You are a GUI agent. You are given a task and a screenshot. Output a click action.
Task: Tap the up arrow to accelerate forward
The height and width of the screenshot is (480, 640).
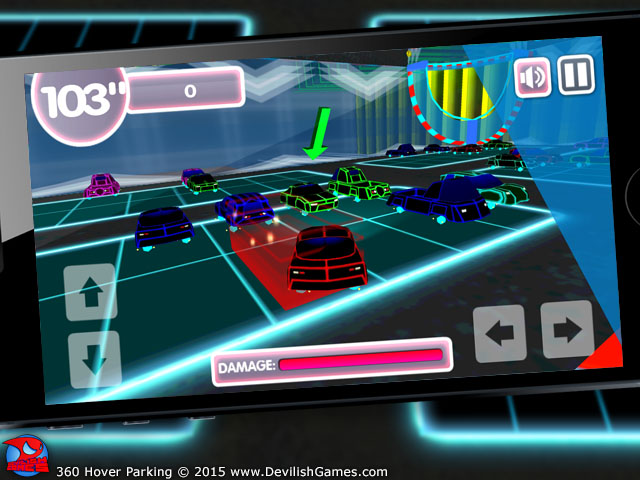click(91, 294)
